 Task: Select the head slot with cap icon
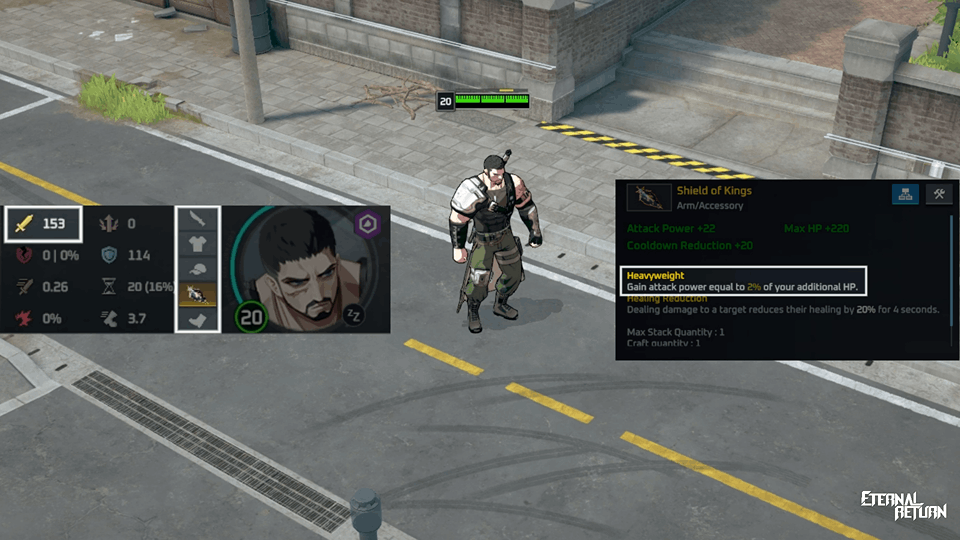pyautogui.click(x=197, y=269)
